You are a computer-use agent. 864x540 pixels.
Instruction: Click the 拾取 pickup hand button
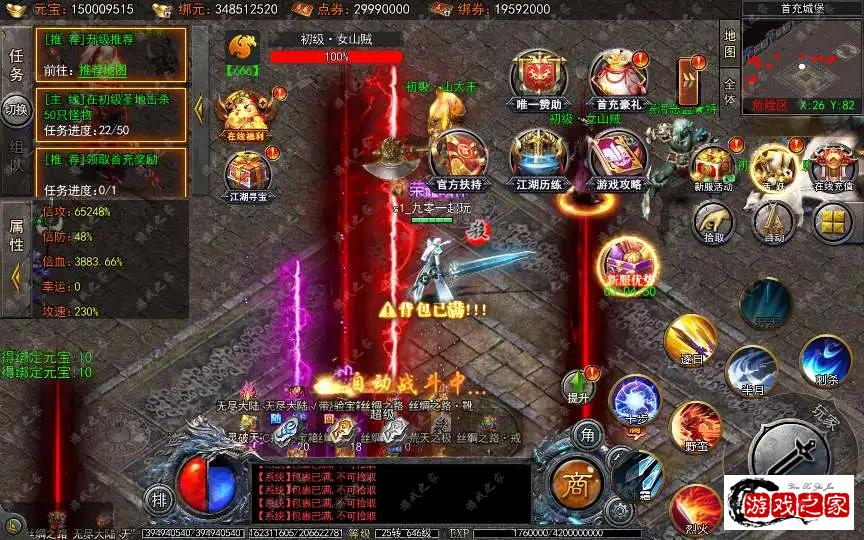[x=714, y=222]
